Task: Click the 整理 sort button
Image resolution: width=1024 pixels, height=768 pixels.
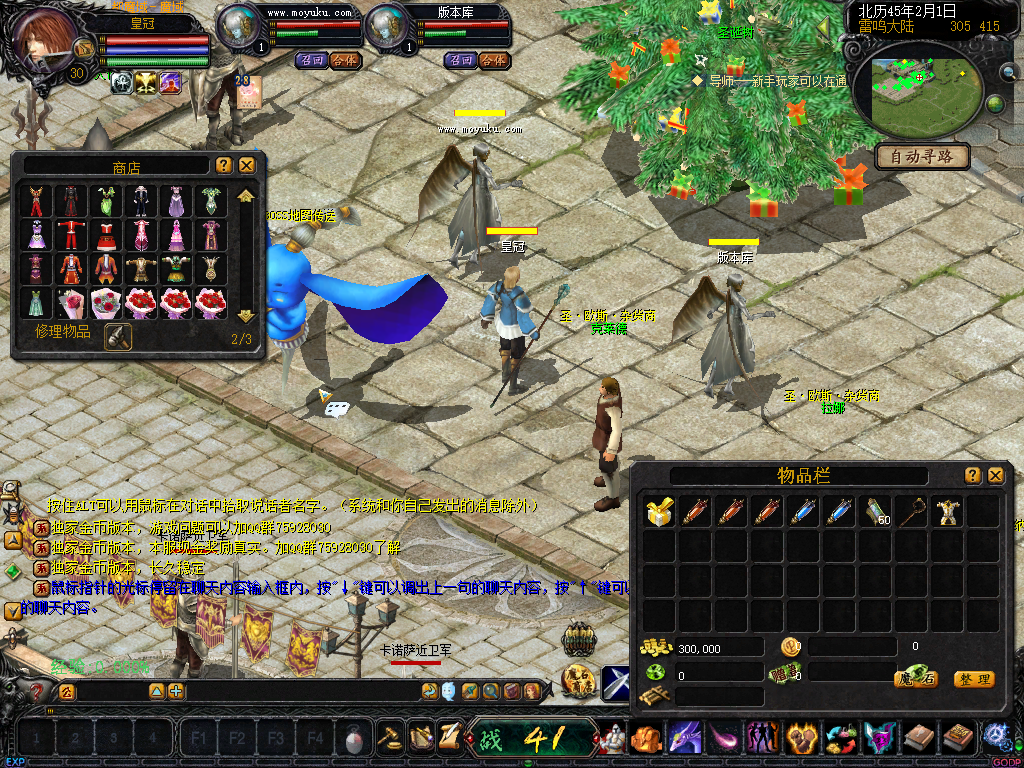Action: click(974, 679)
